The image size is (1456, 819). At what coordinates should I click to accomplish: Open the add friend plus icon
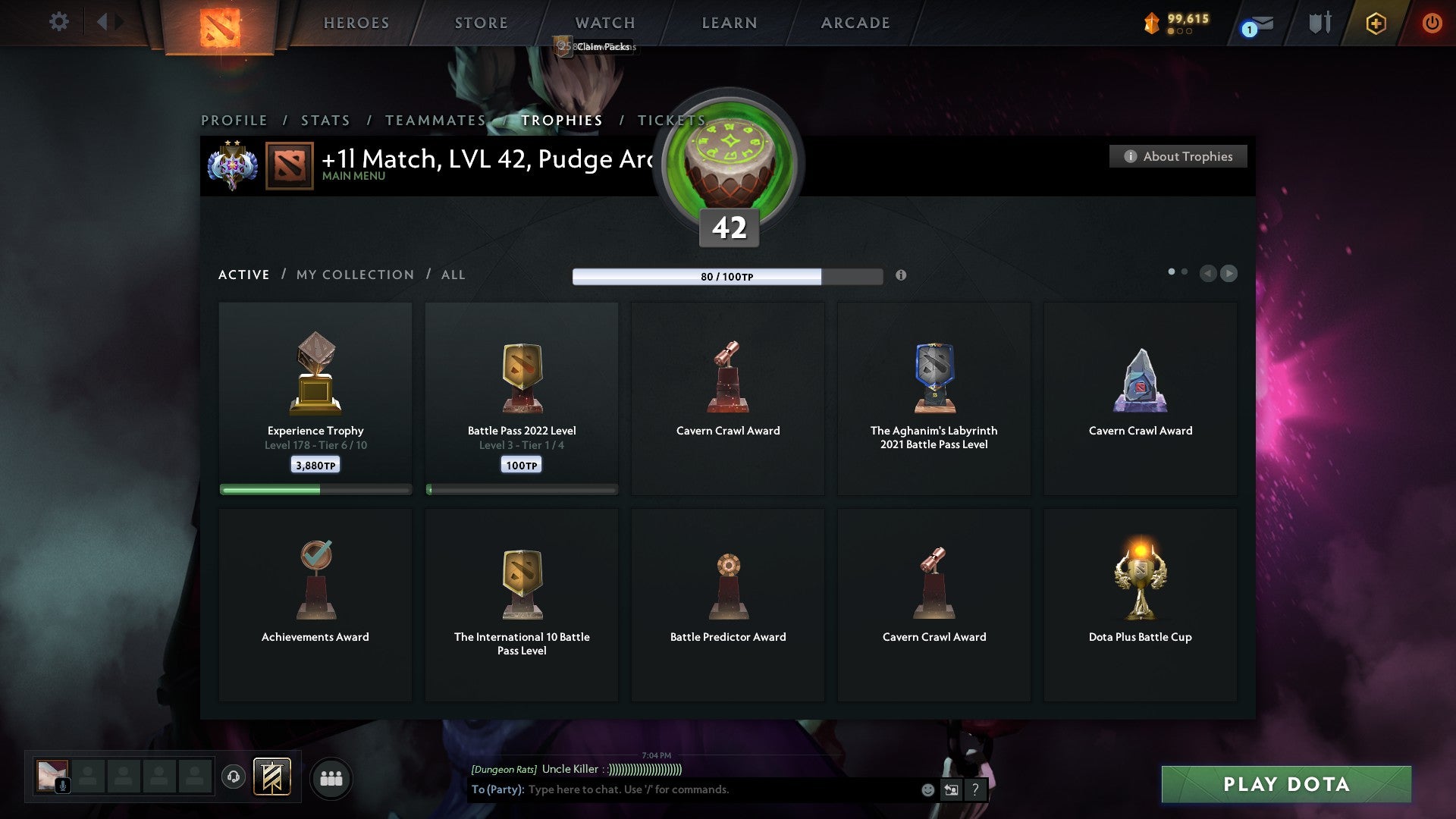(x=1375, y=23)
